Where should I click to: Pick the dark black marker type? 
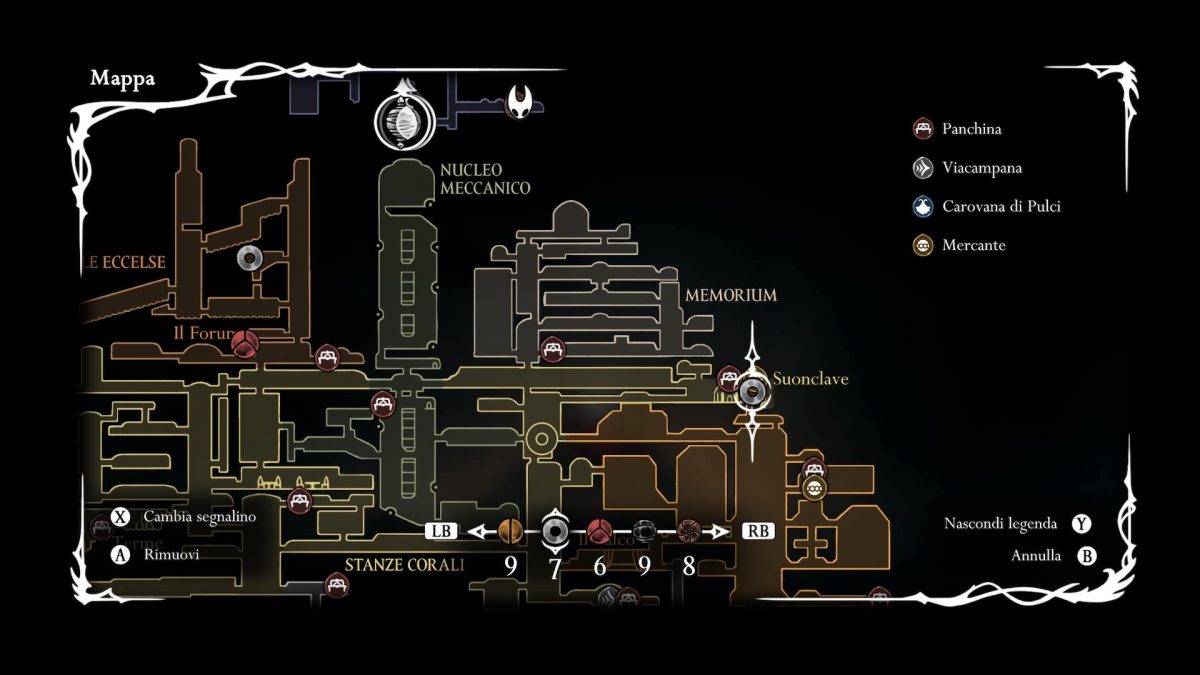point(644,531)
